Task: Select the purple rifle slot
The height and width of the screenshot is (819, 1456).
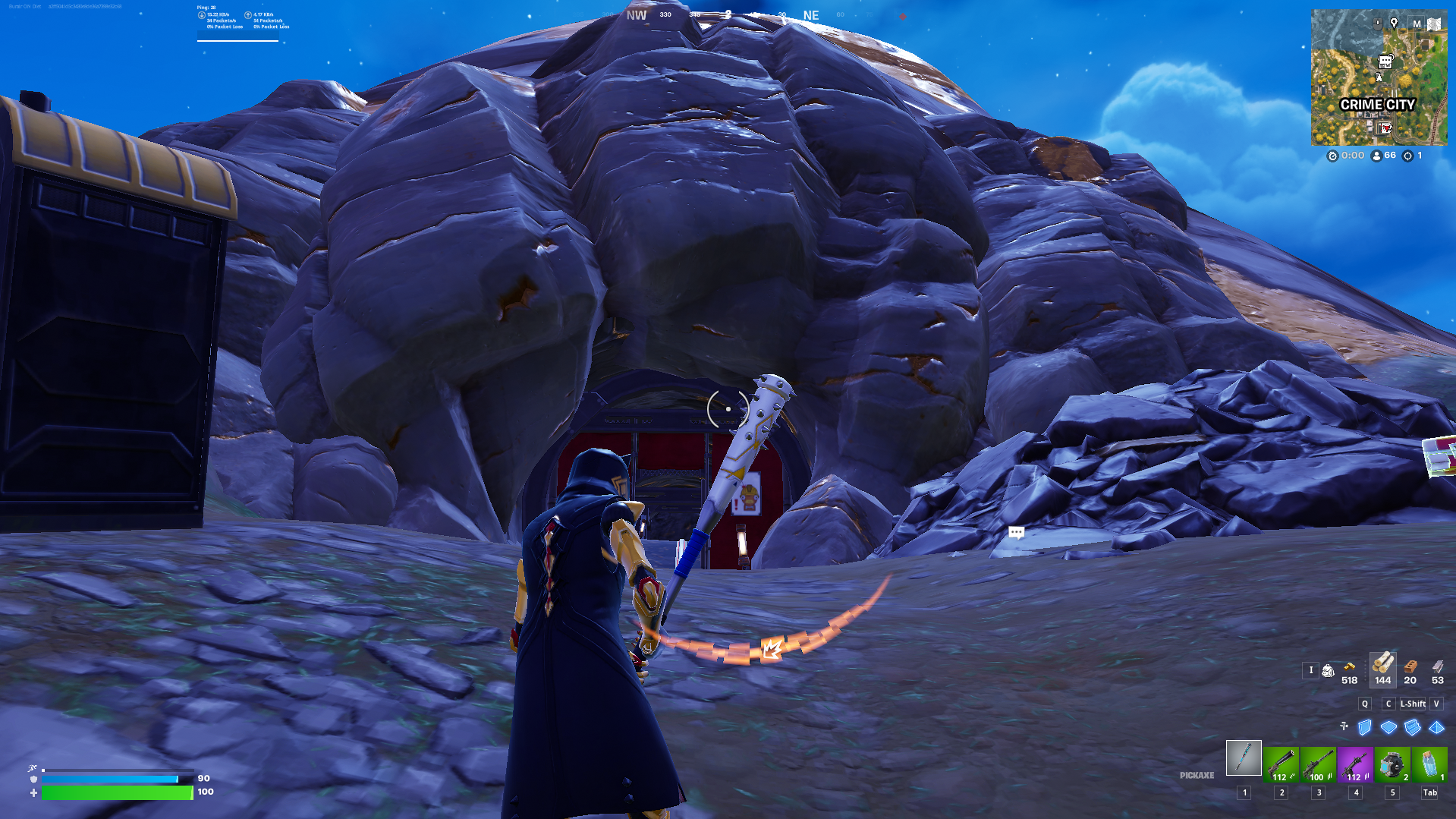Action: (x=1355, y=764)
